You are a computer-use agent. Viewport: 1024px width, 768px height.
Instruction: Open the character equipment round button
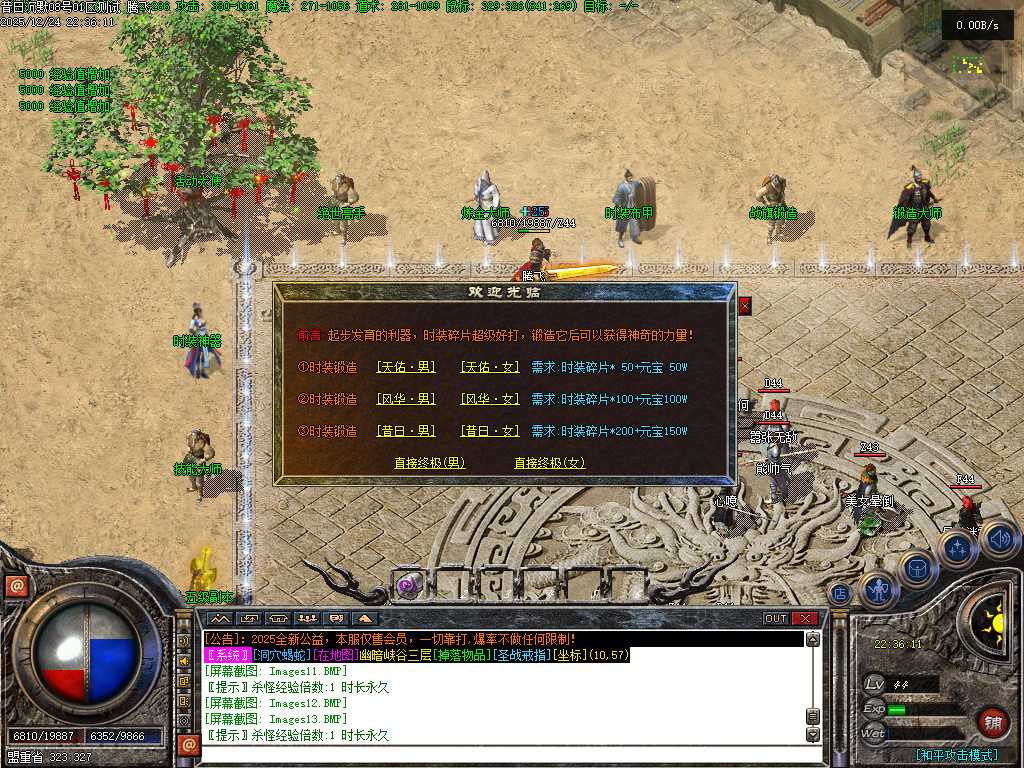[879, 591]
